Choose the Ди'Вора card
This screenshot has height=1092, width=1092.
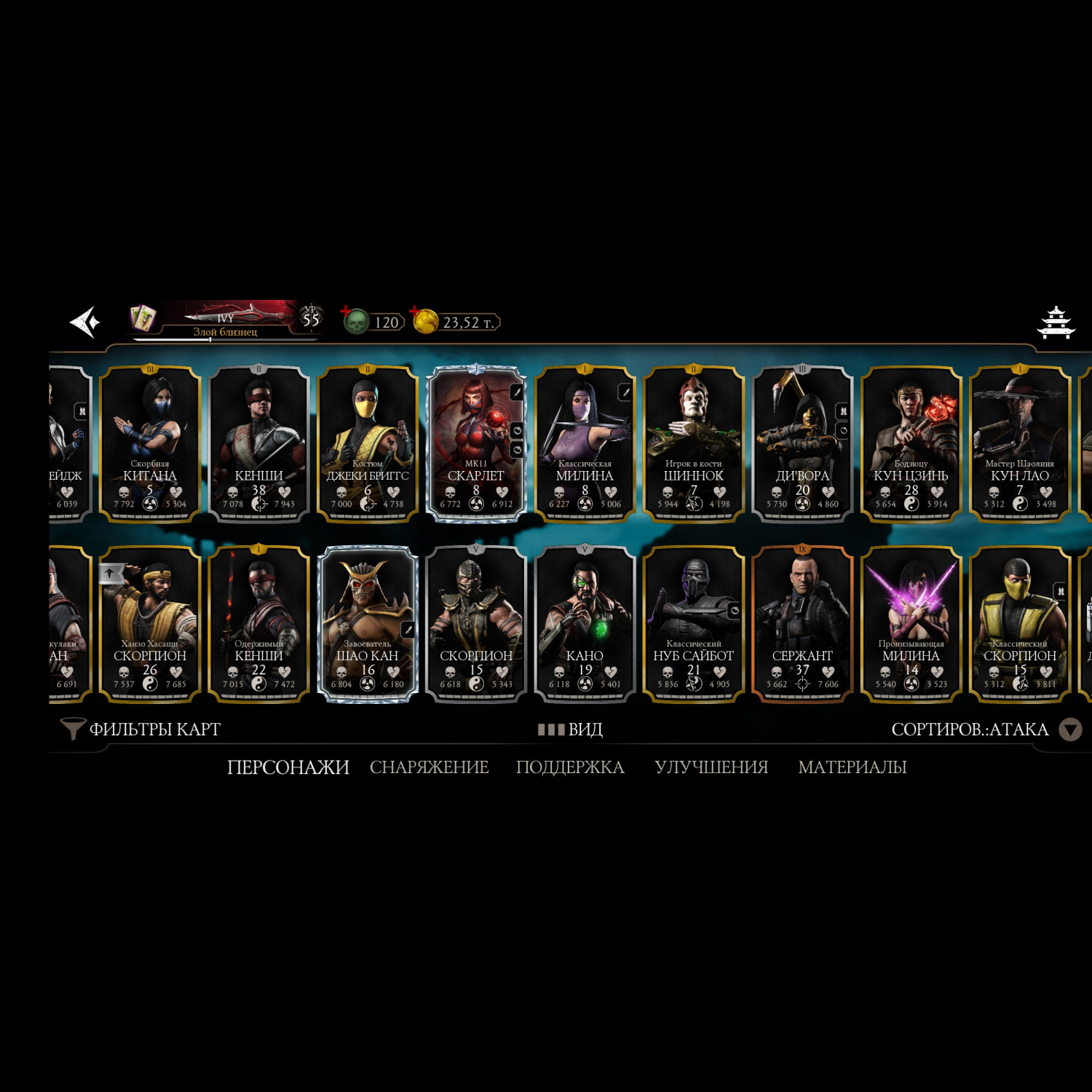(x=802, y=444)
